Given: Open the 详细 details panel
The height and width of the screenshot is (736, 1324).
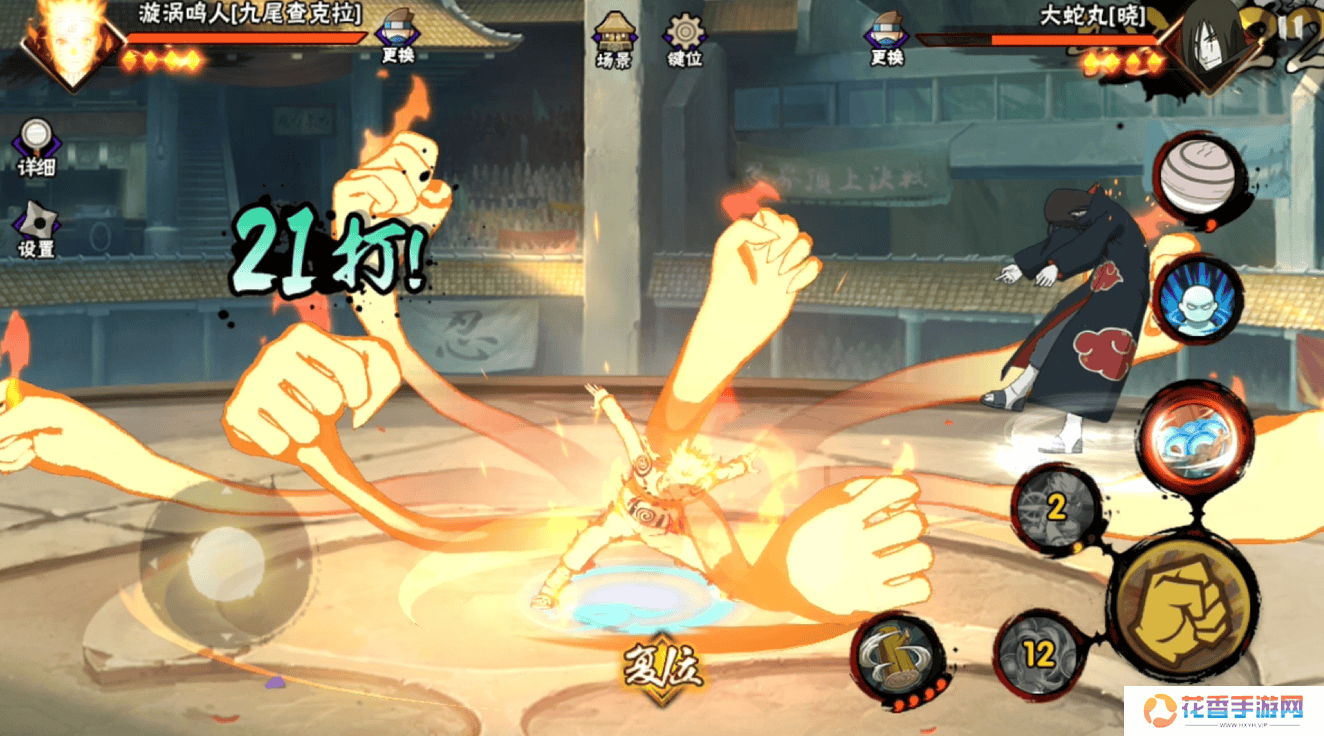Looking at the screenshot, I should (x=37, y=148).
